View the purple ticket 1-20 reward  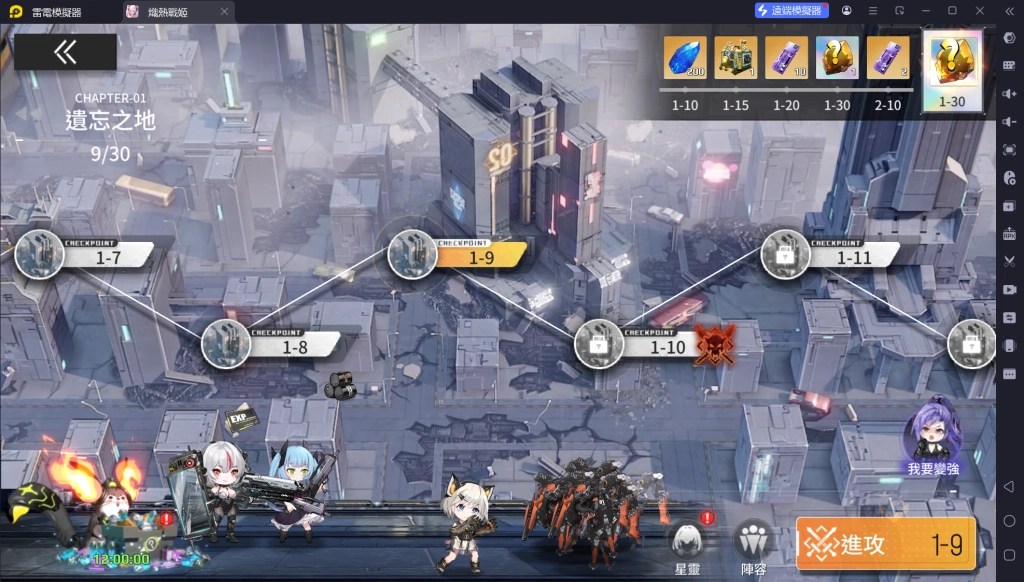pyautogui.click(x=786, y=58)
